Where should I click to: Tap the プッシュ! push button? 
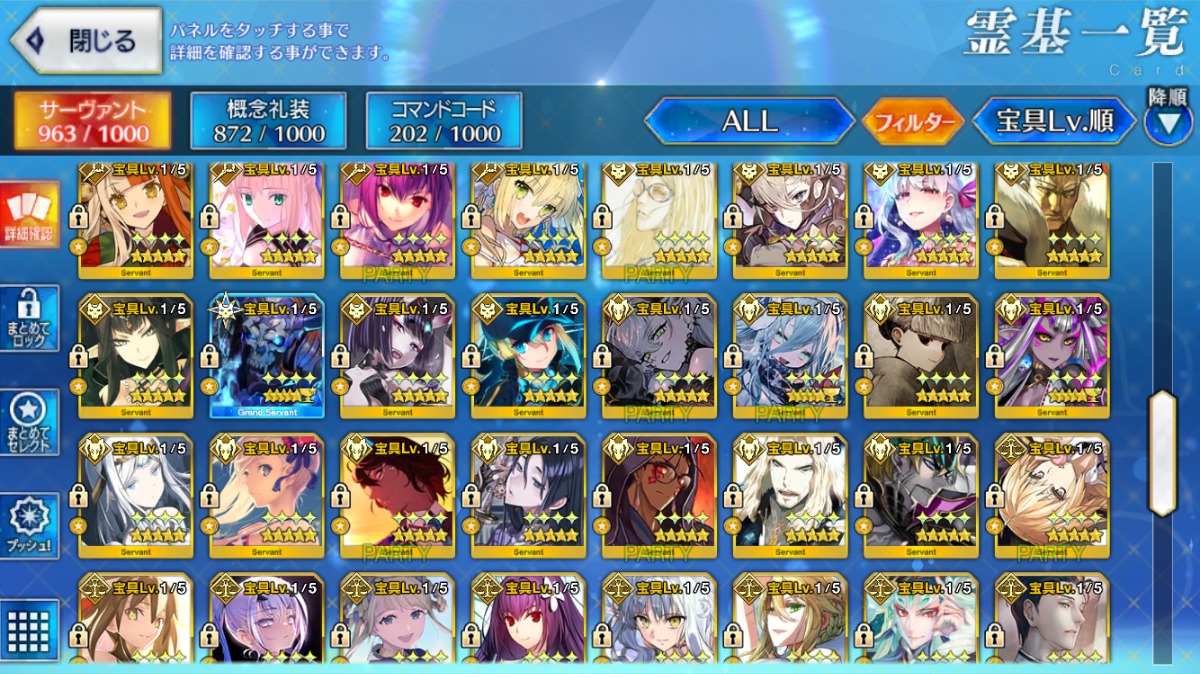29,526
